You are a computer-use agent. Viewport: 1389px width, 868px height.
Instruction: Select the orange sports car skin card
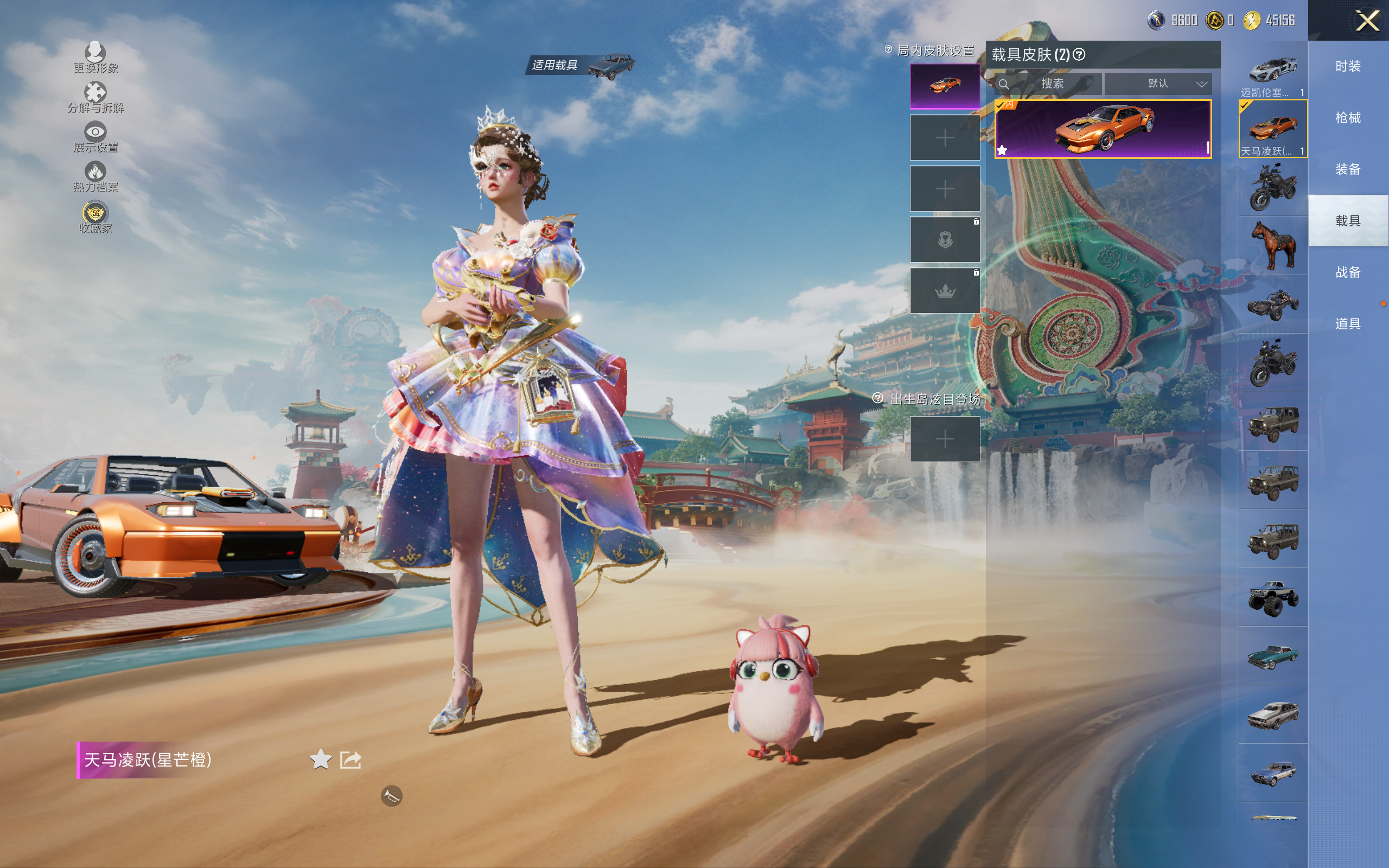click(x=1103, y=129)
